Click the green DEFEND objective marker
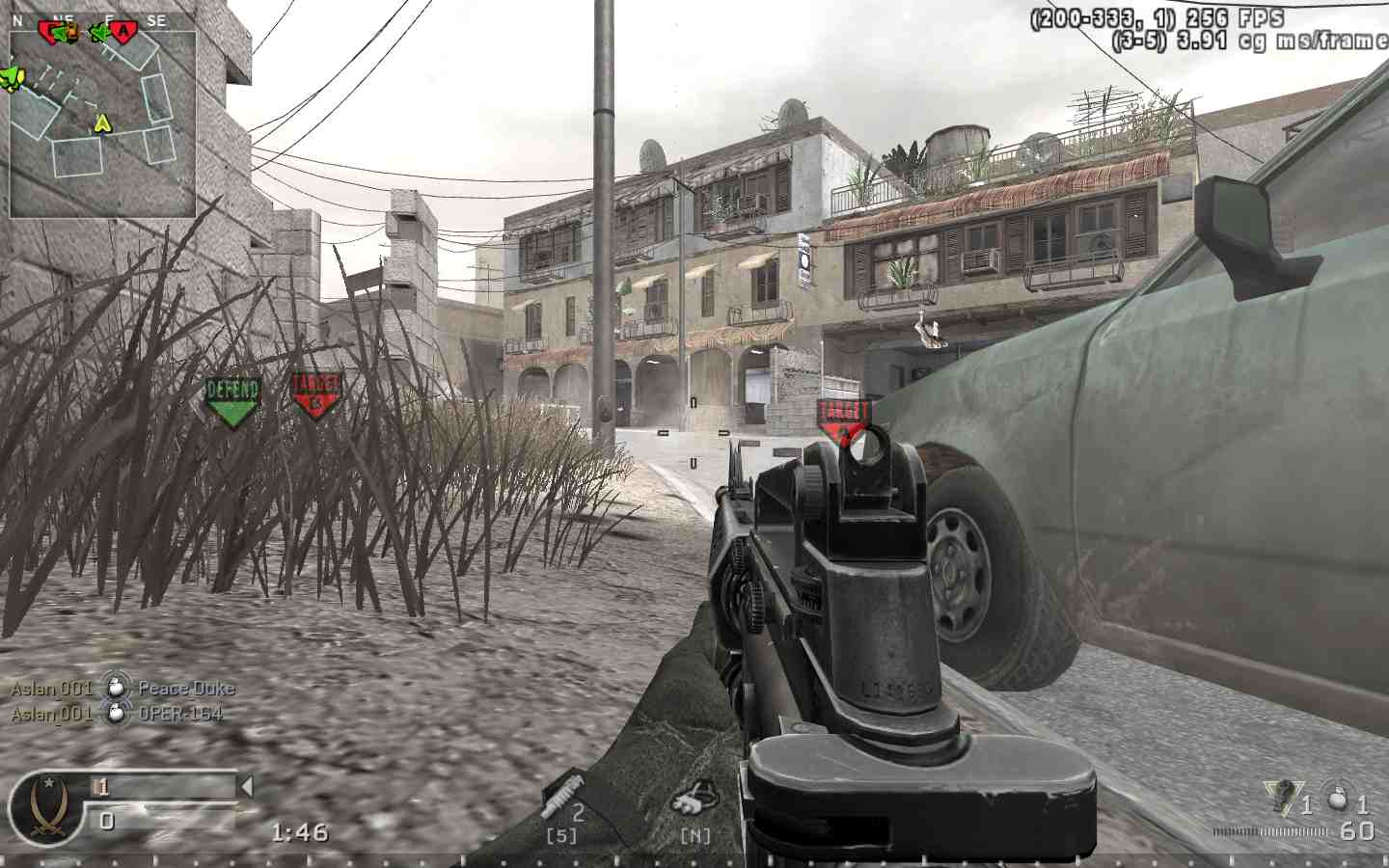This screenshot has width=1389, height=868. pos(232,397)
